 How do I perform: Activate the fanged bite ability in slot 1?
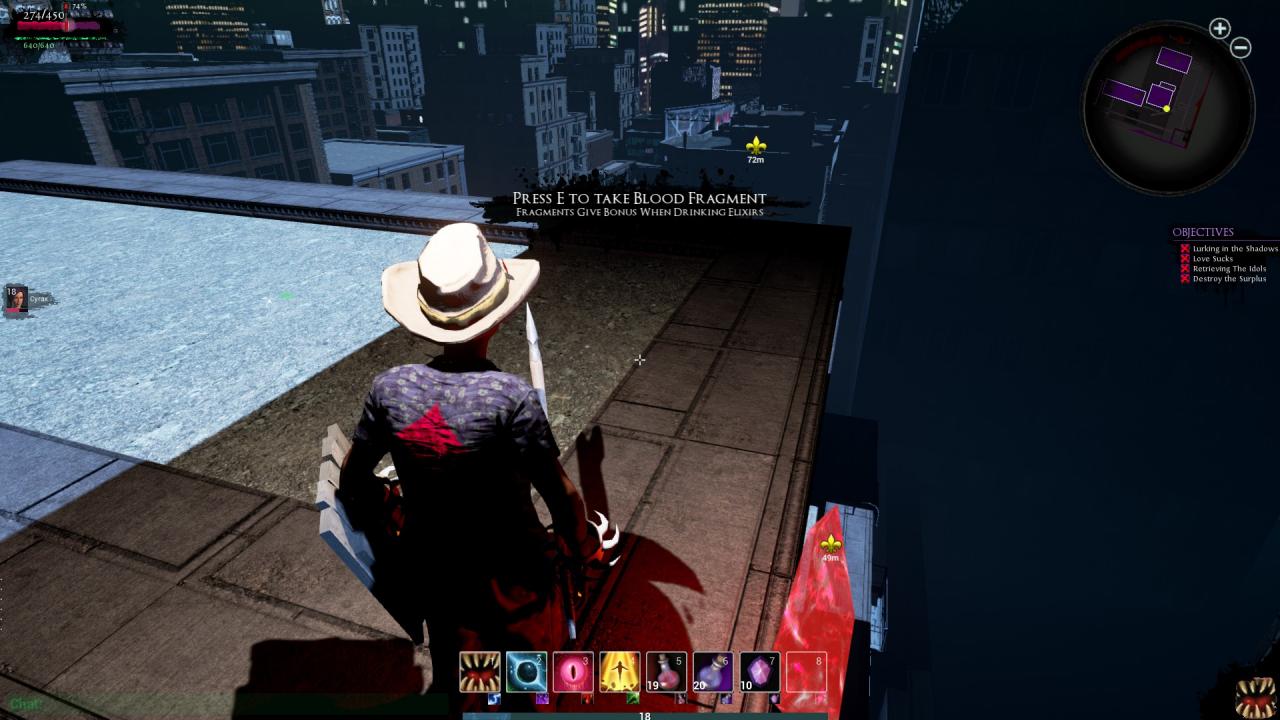click(x=480, y=672)
